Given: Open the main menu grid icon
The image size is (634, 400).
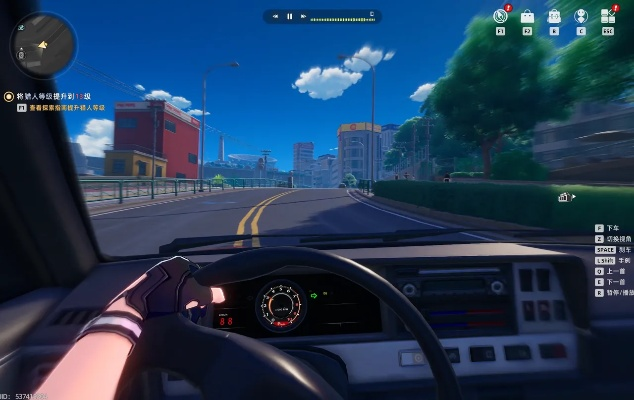Looking at the screenshot, I should pyautogui.click(x=608, y=16).
